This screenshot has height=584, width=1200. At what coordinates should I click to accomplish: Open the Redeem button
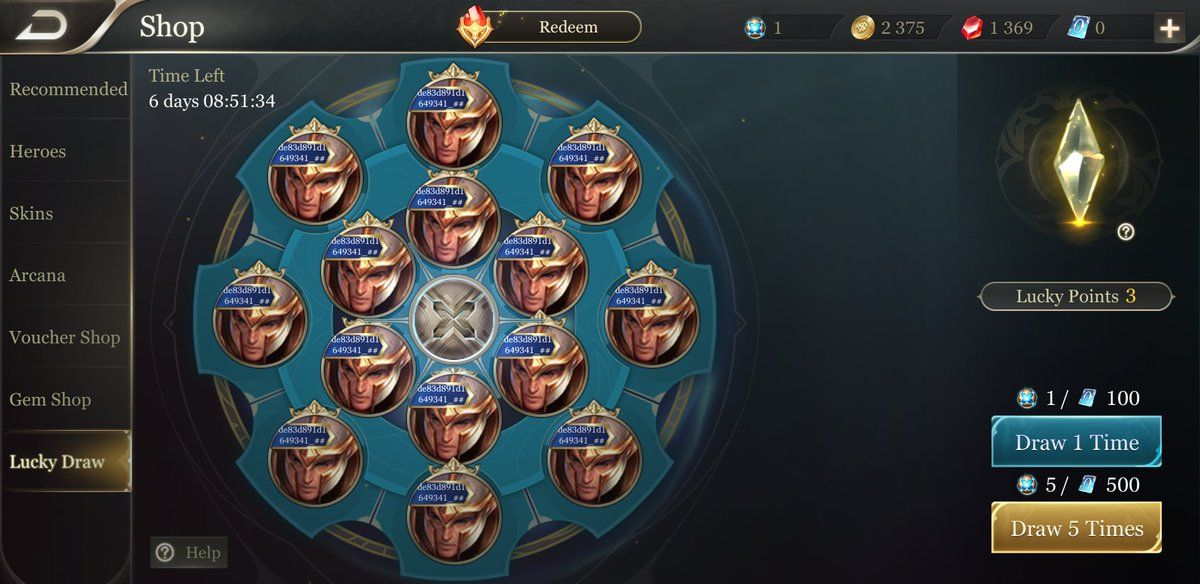click(568, 27)
